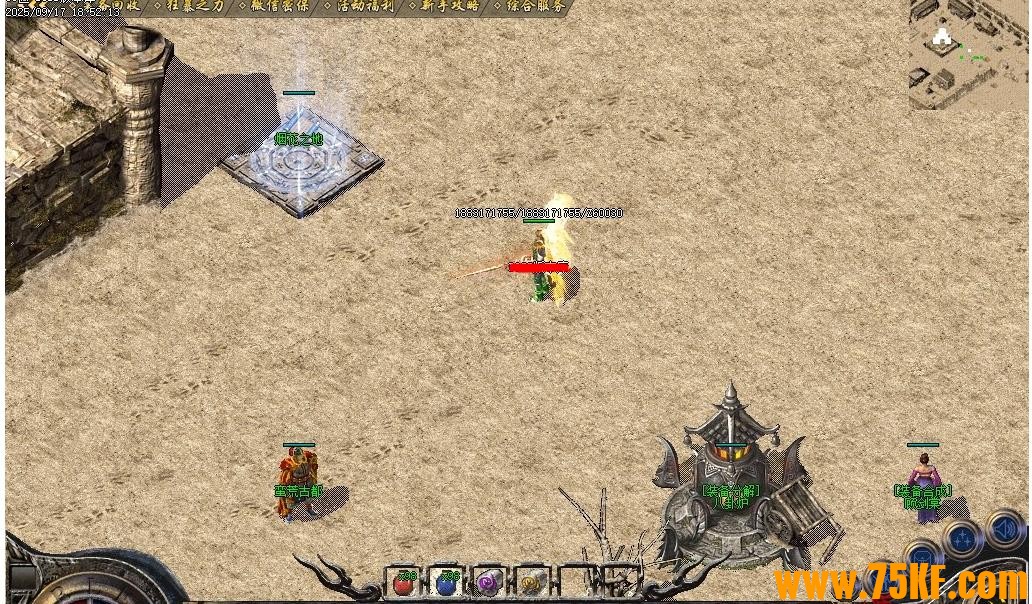Open the 微信密保 top menu
1032x604 pixels.
[279, 6]
